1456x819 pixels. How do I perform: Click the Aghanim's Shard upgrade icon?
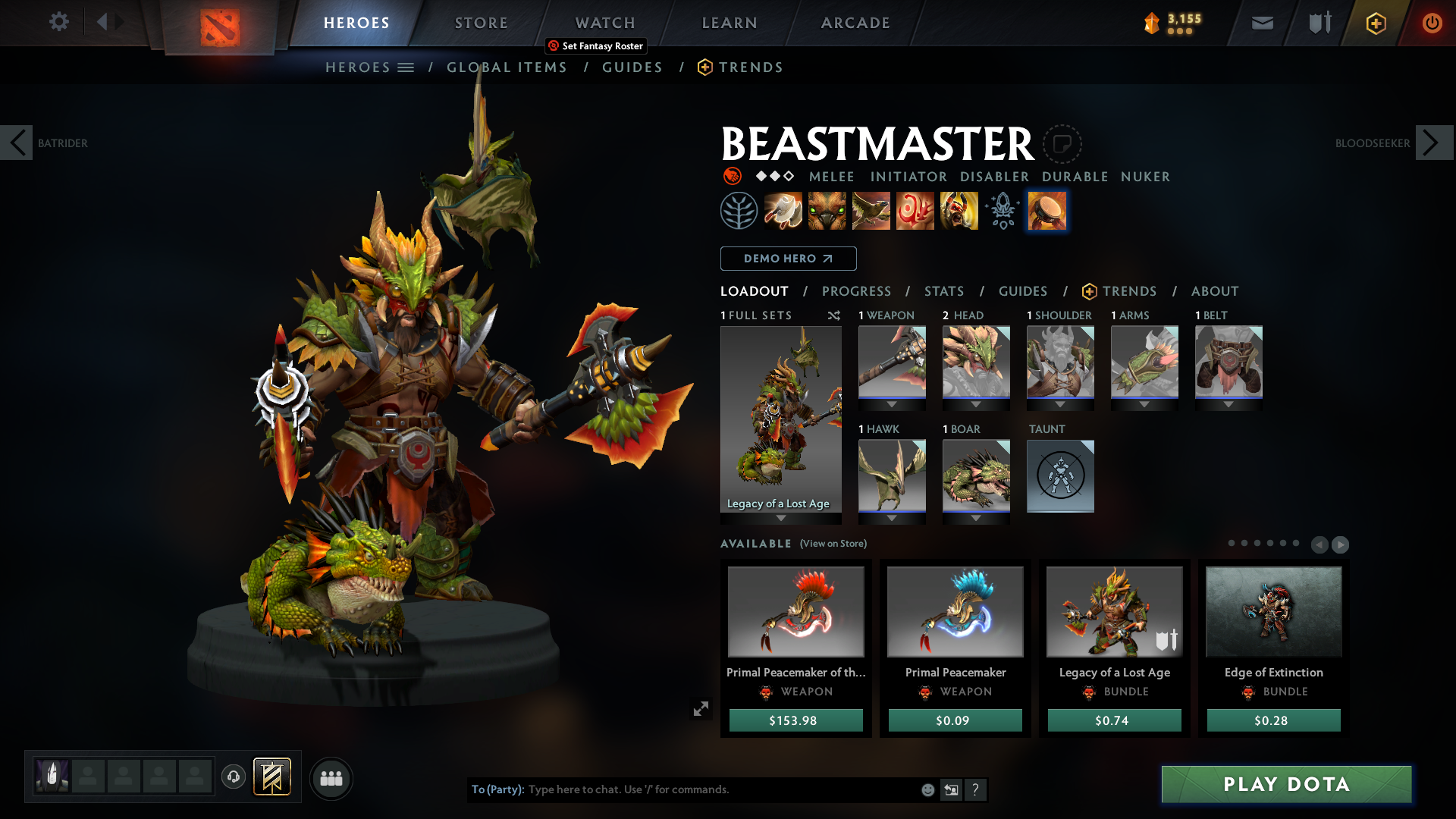click(1001, 211)
